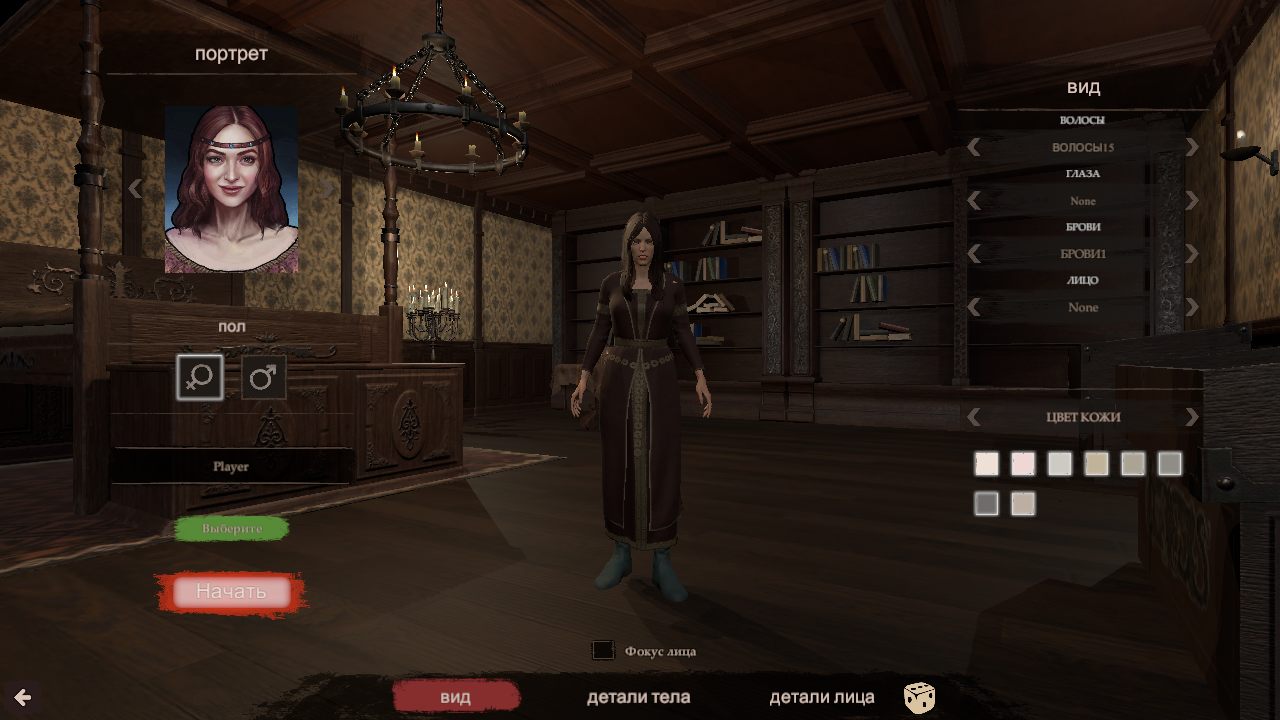Randomize appearance with the dice icon

pyautogui.click(x=919, y=697)
